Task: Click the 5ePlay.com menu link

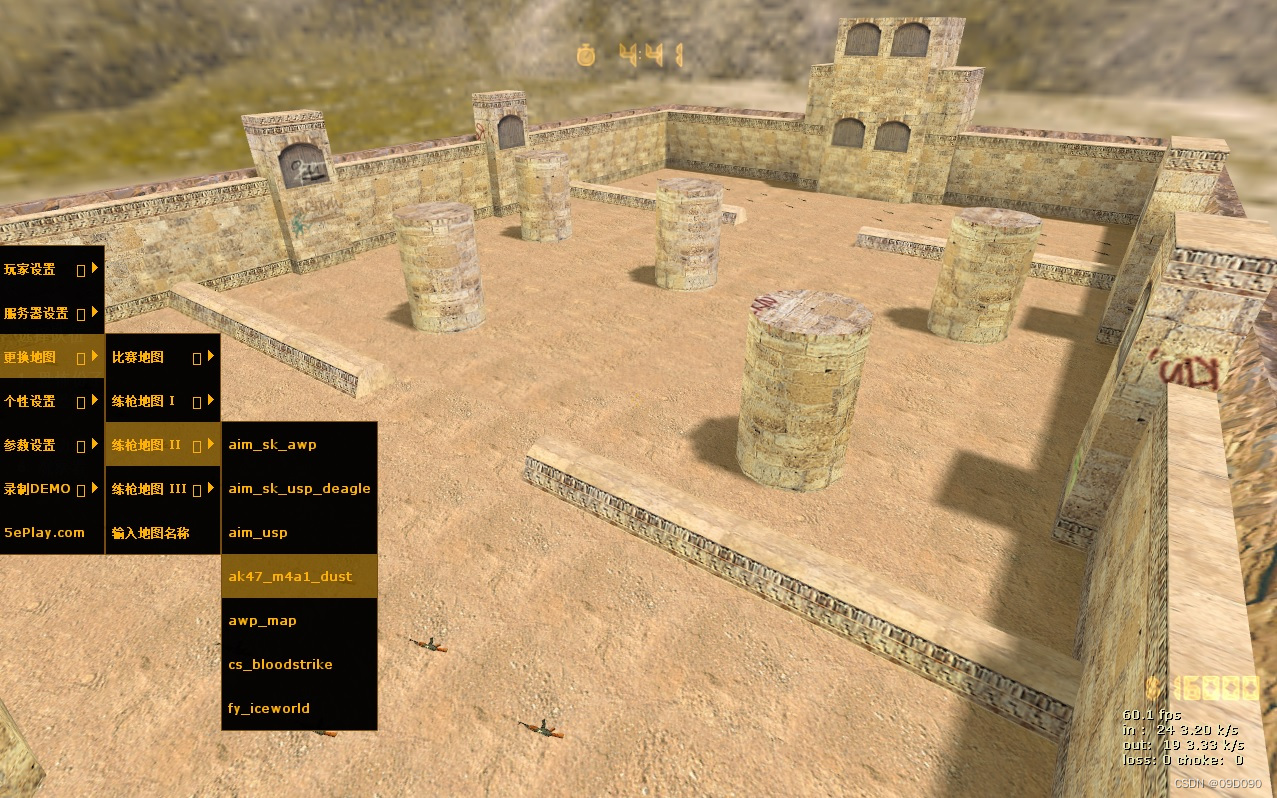Action: click(51, 533)
